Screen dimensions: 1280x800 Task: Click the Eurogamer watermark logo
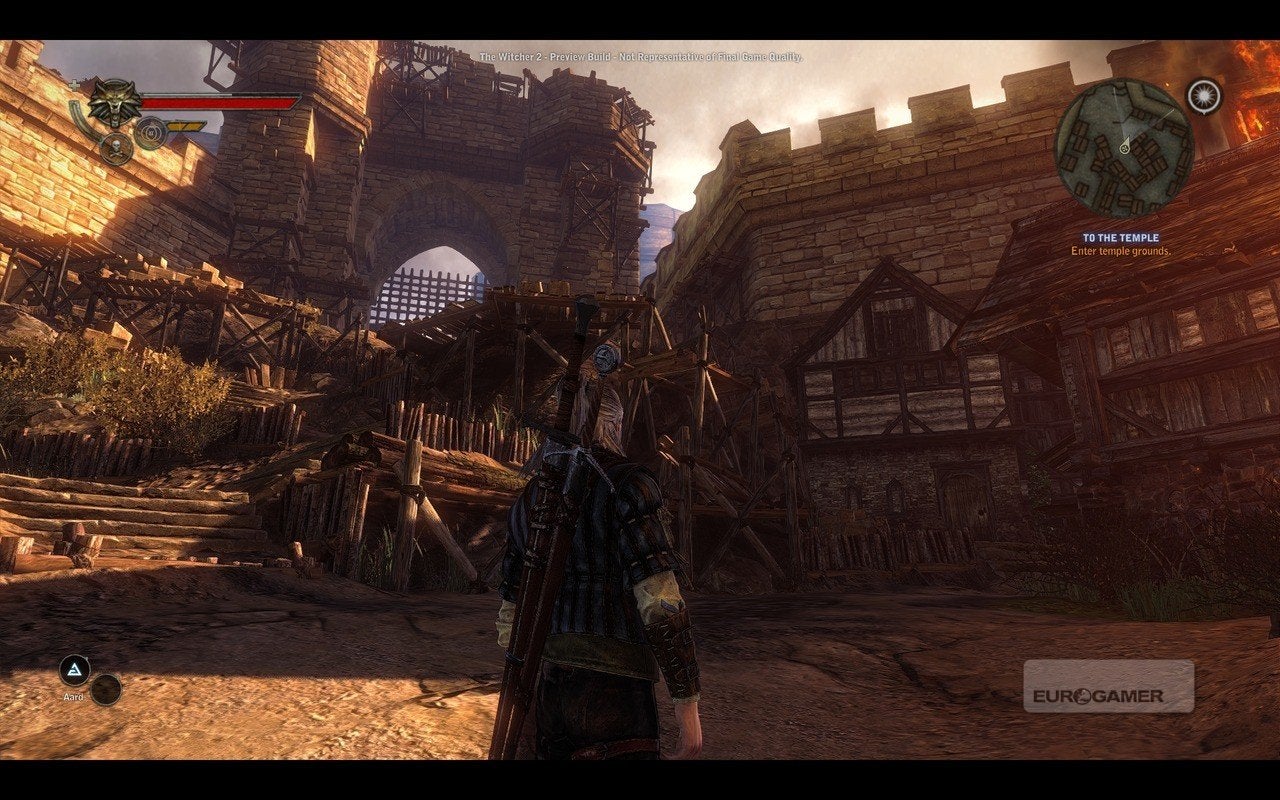coord(1108,687)
